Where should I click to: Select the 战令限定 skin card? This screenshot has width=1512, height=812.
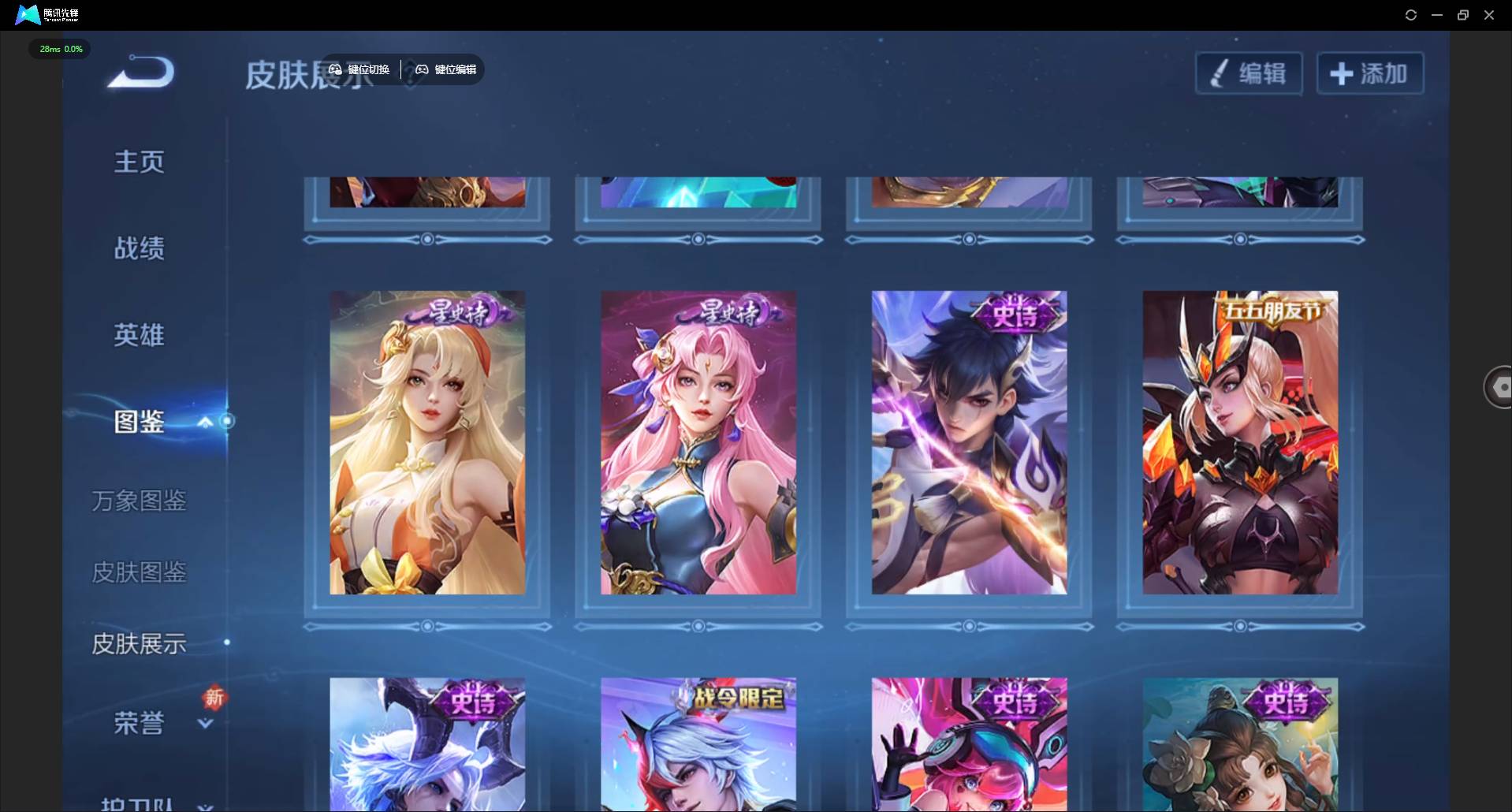coord(698,743)
